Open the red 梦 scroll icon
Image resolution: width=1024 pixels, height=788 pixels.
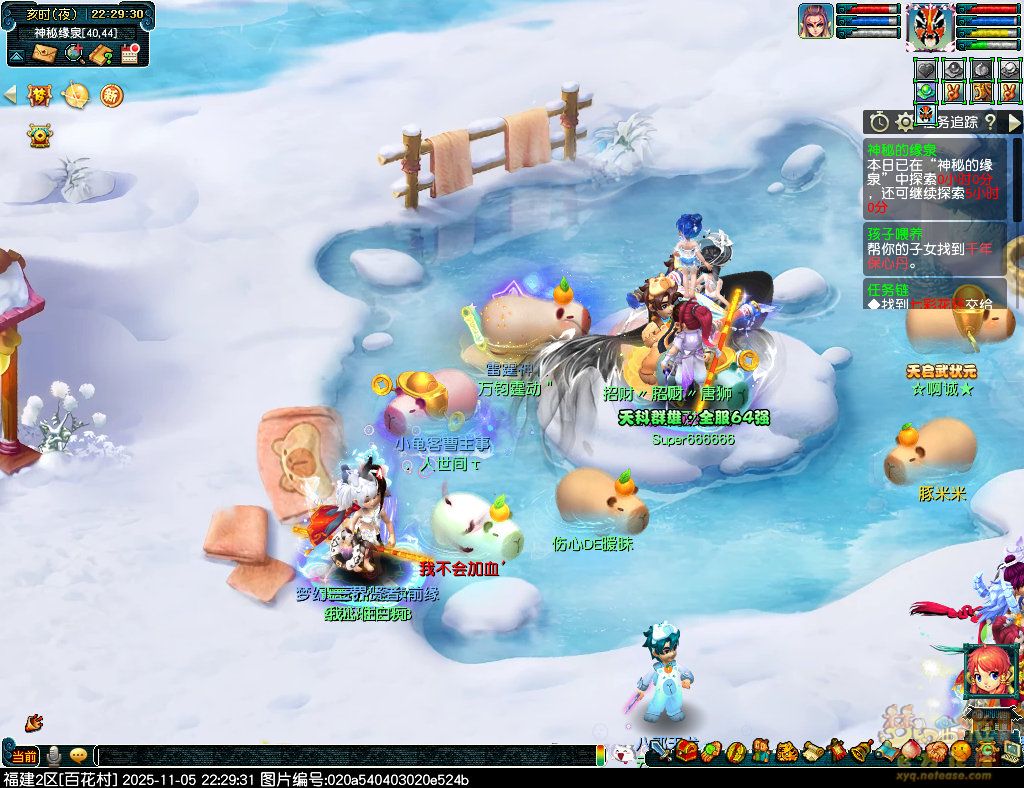(x=40, y=95)
